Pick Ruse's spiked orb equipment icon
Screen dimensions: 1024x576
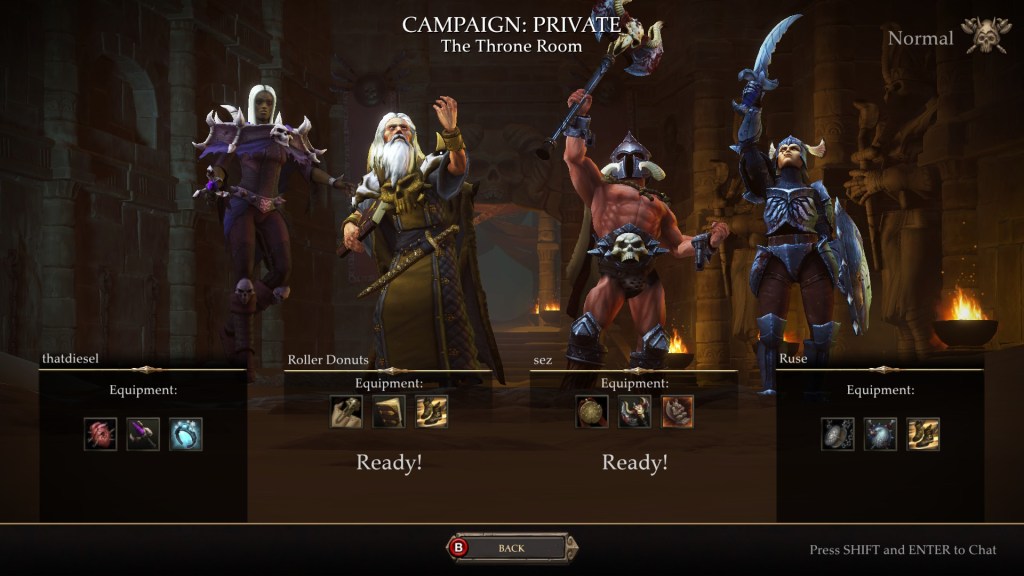coord(881,434)
